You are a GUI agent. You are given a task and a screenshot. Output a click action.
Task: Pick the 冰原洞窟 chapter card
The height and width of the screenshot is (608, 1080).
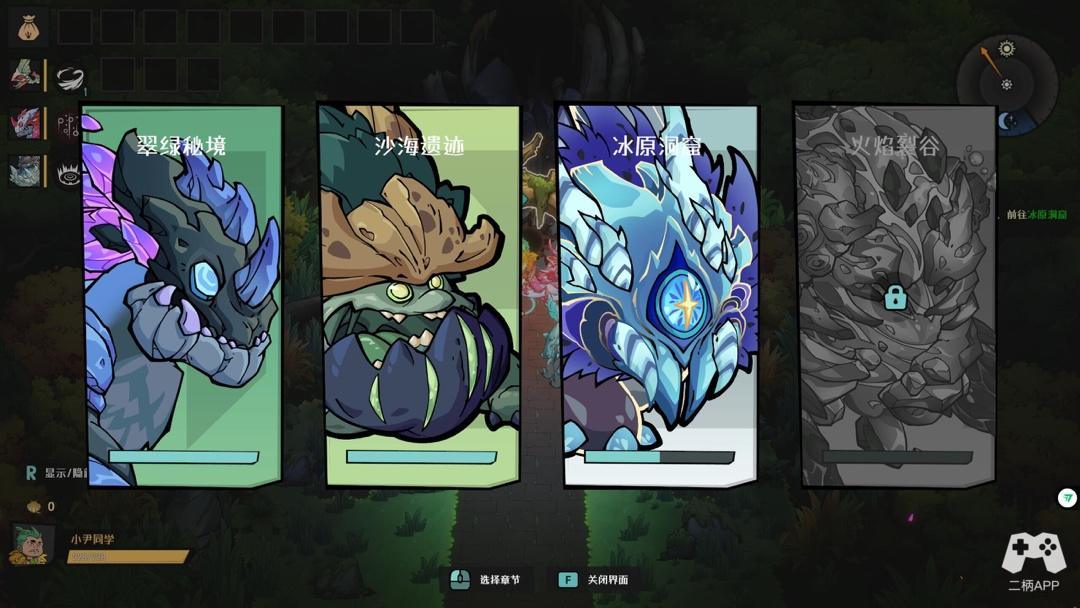coord(659,296)
